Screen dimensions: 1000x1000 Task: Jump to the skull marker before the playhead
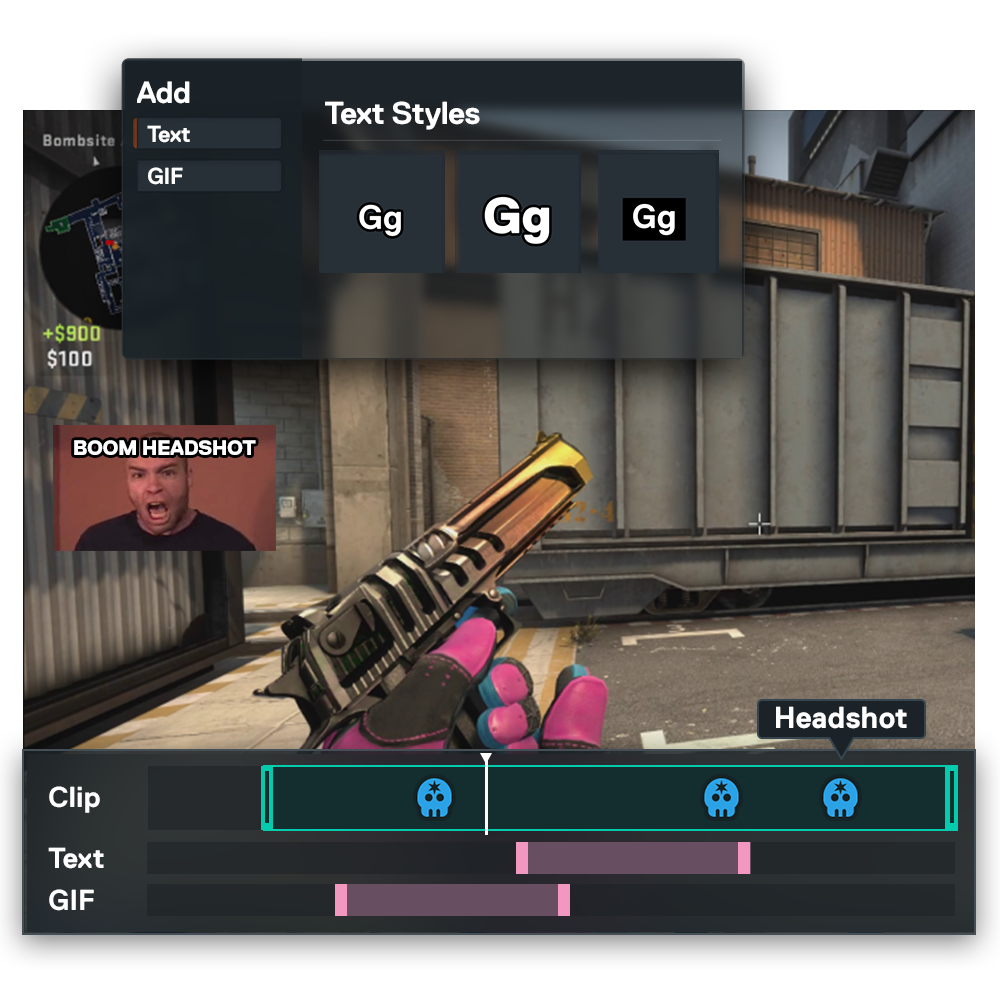point(434,798)
